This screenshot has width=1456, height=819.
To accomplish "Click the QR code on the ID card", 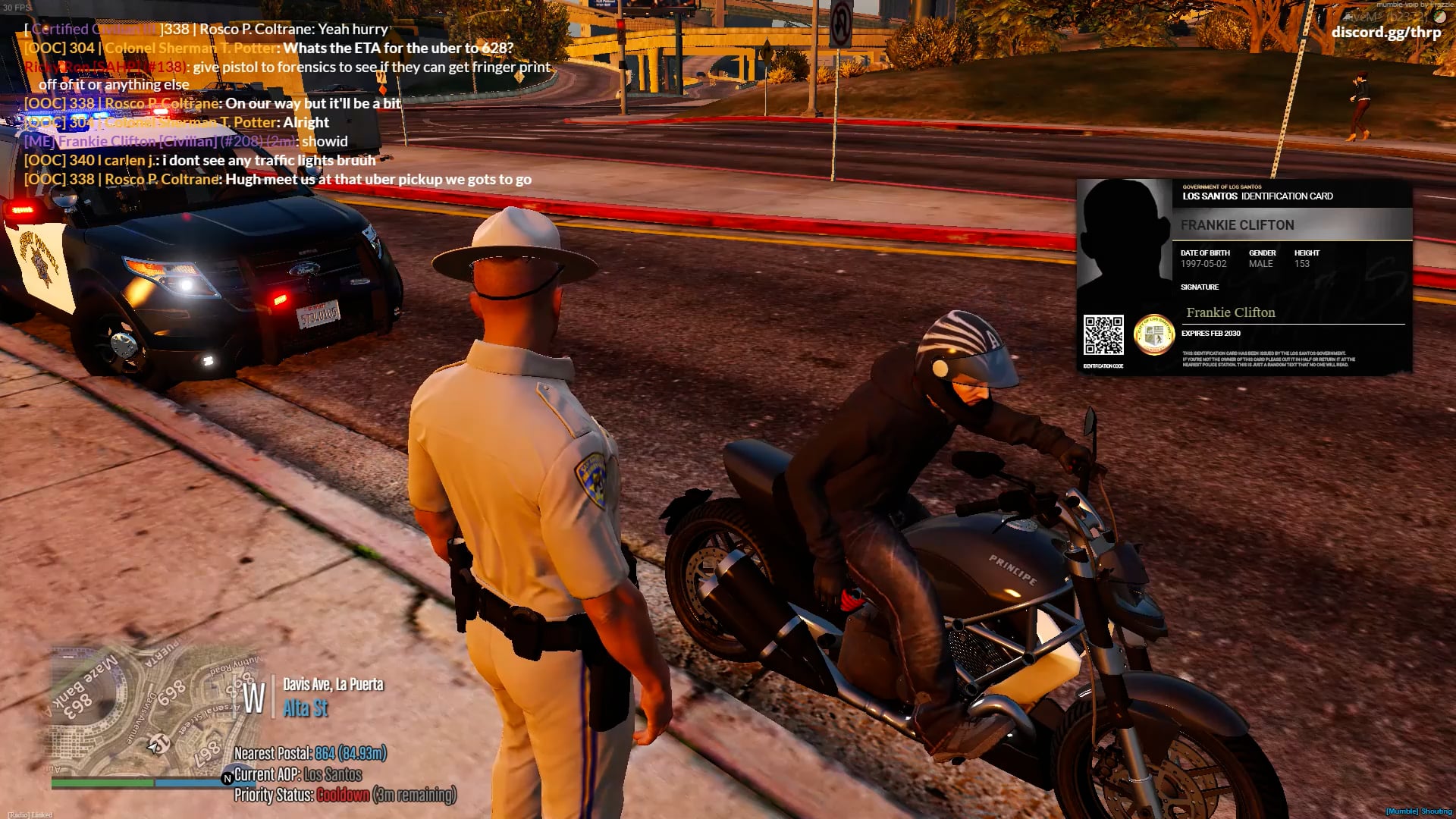I will coord(1103,335).
